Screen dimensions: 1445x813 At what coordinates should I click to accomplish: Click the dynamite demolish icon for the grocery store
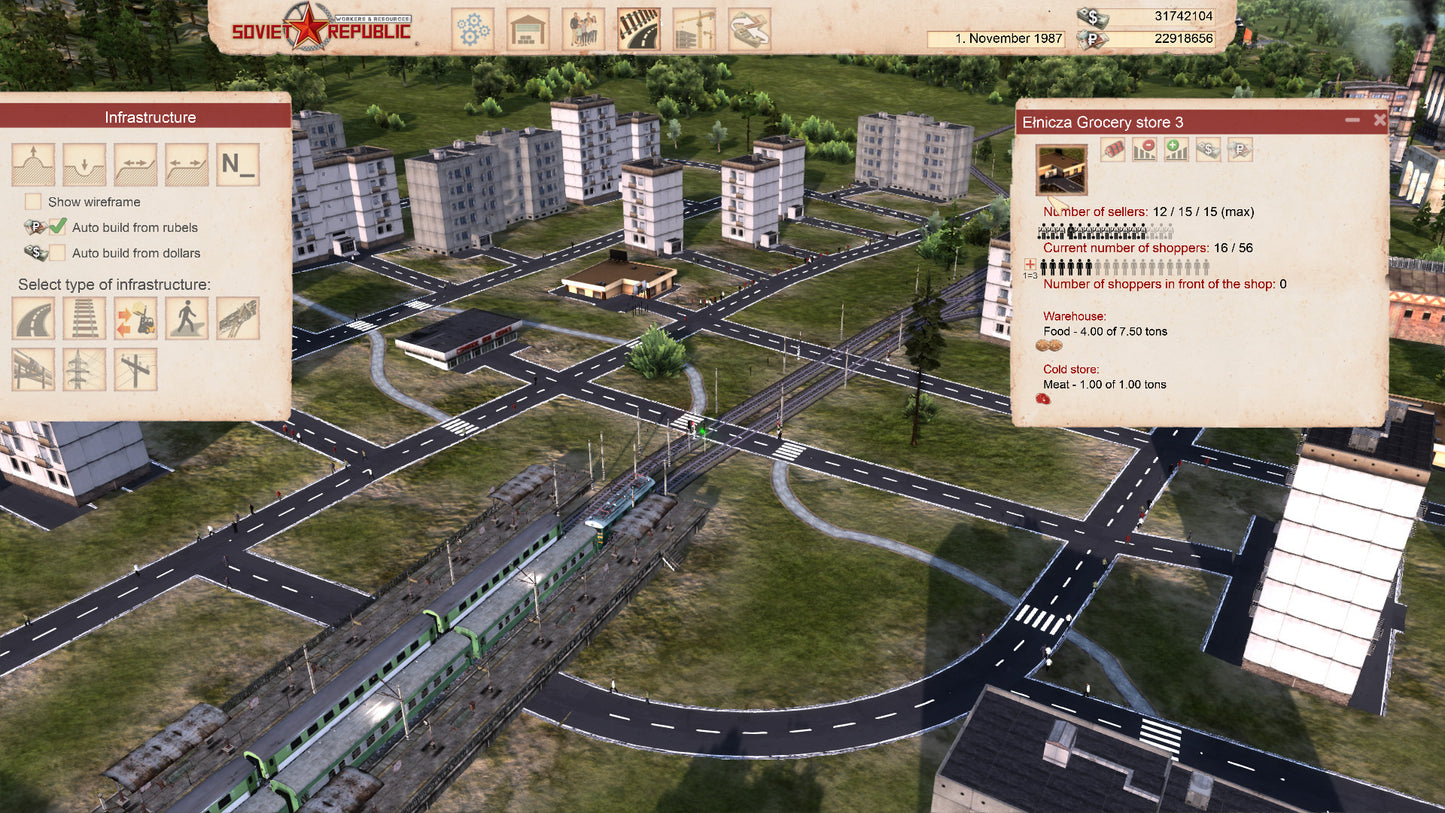tap(1112, 150)
